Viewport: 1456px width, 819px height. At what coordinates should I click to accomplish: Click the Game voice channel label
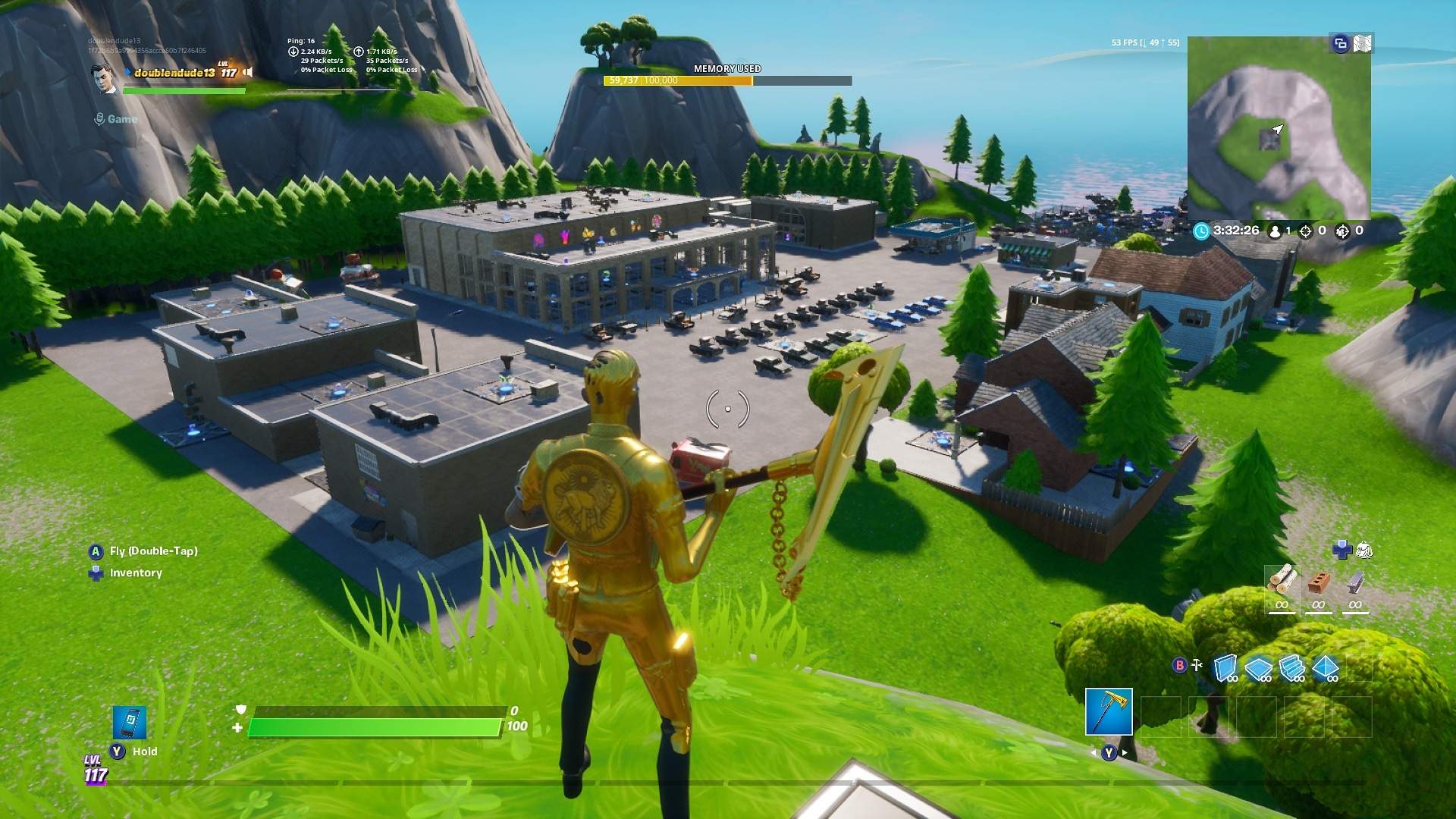click(x=122, y=119)
